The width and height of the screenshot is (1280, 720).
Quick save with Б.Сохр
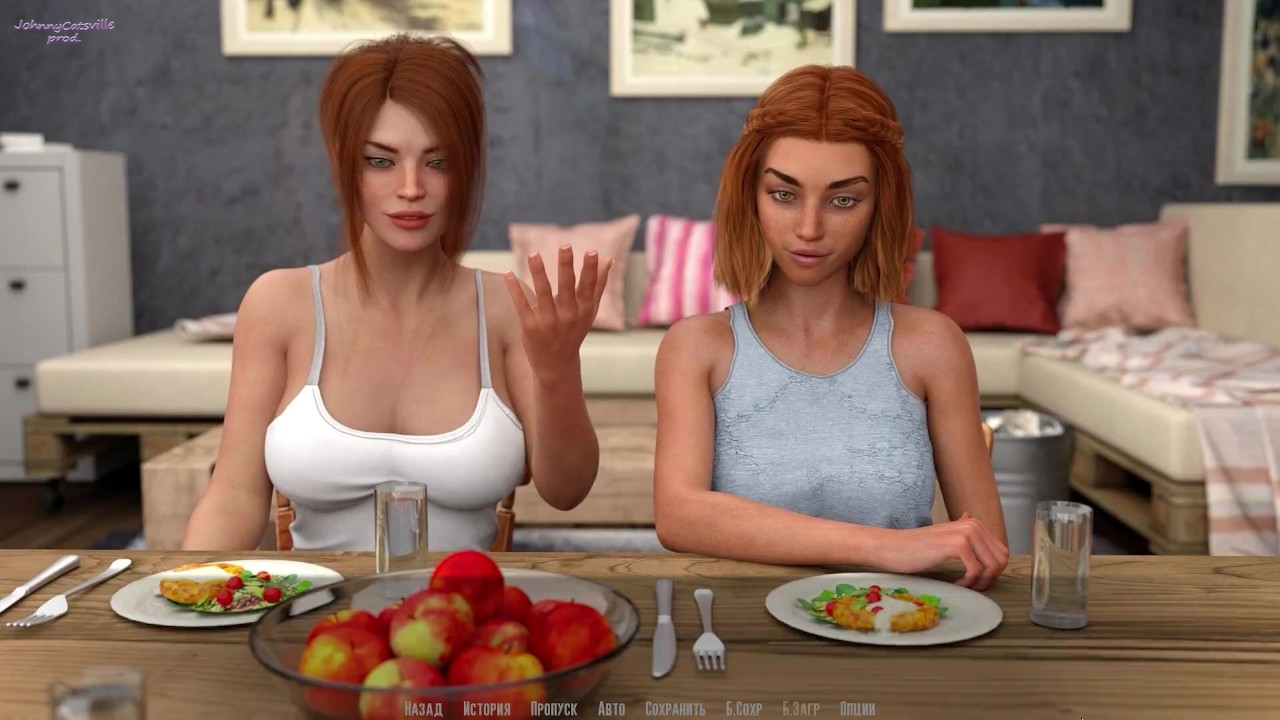[743, 709]
